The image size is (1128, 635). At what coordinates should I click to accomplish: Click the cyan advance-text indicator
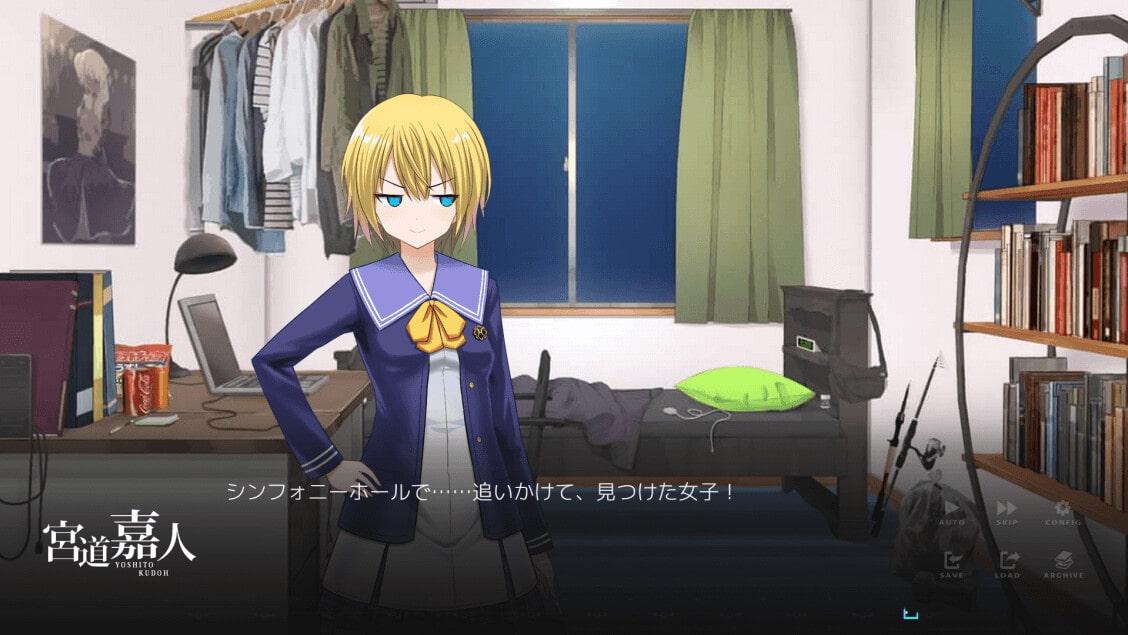coord(910,614)
